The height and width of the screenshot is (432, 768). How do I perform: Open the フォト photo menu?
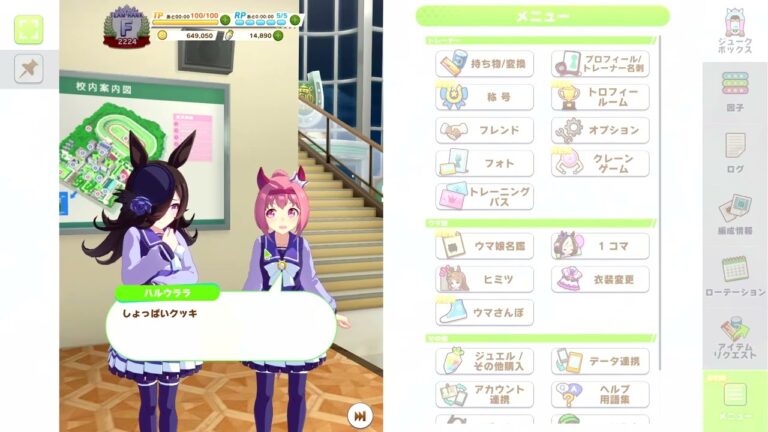(x=485, y=163)
